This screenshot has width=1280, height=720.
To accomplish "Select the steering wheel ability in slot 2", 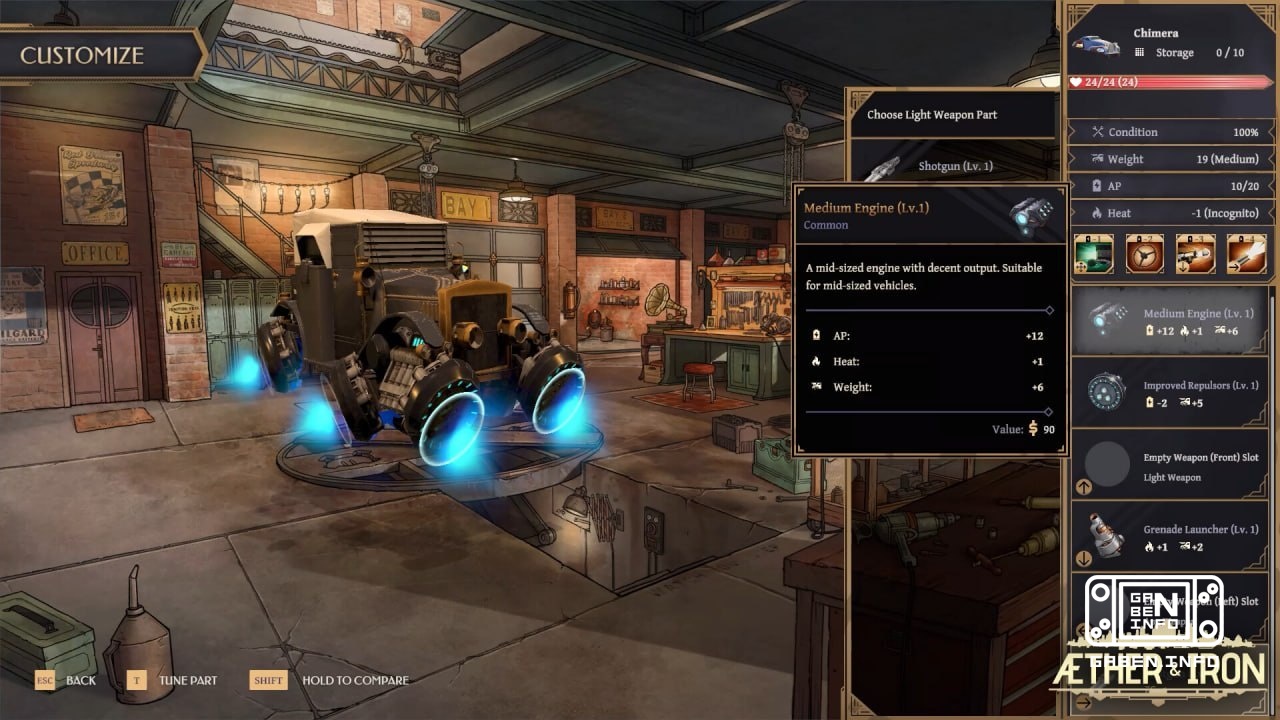I will coord(1145,254).
